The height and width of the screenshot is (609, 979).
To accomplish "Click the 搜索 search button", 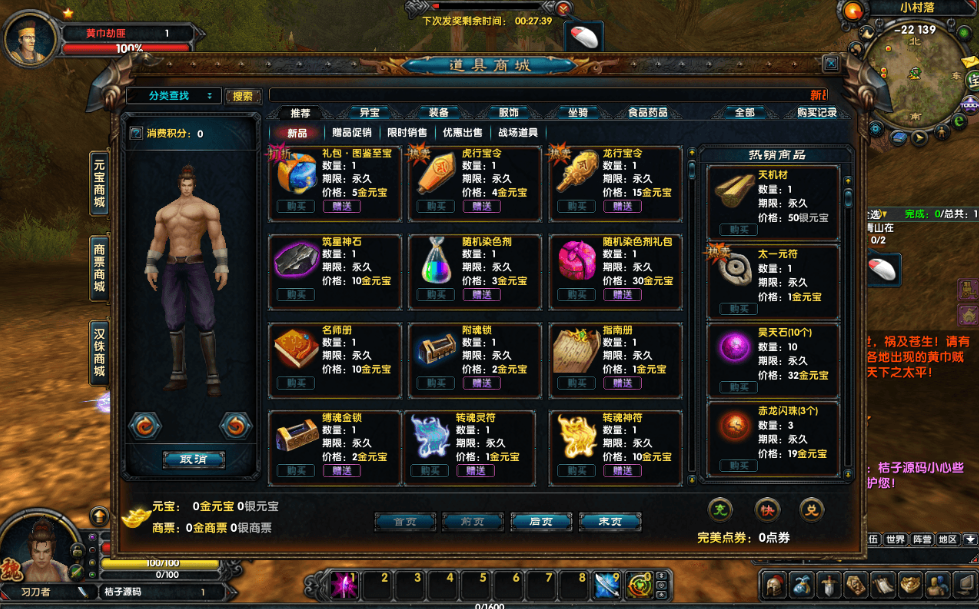I will (x=242, y=96).
